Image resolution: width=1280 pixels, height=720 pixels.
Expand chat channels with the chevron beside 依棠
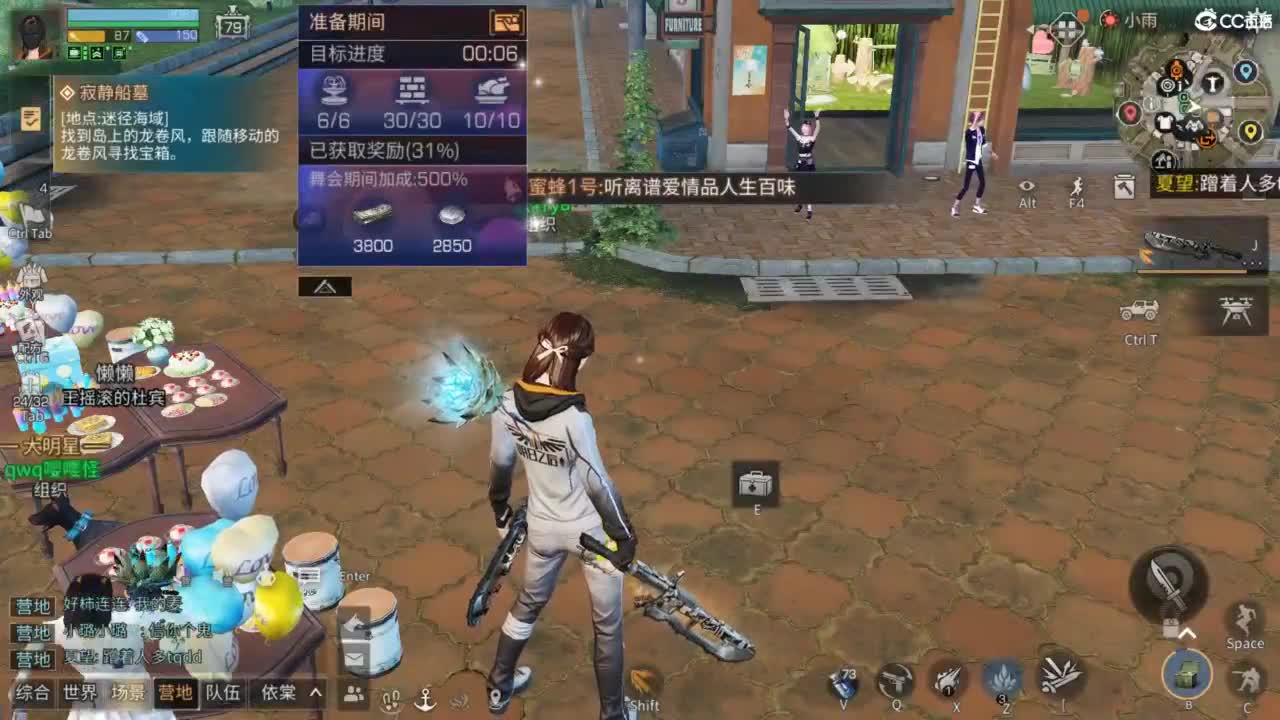click(314, 694)
